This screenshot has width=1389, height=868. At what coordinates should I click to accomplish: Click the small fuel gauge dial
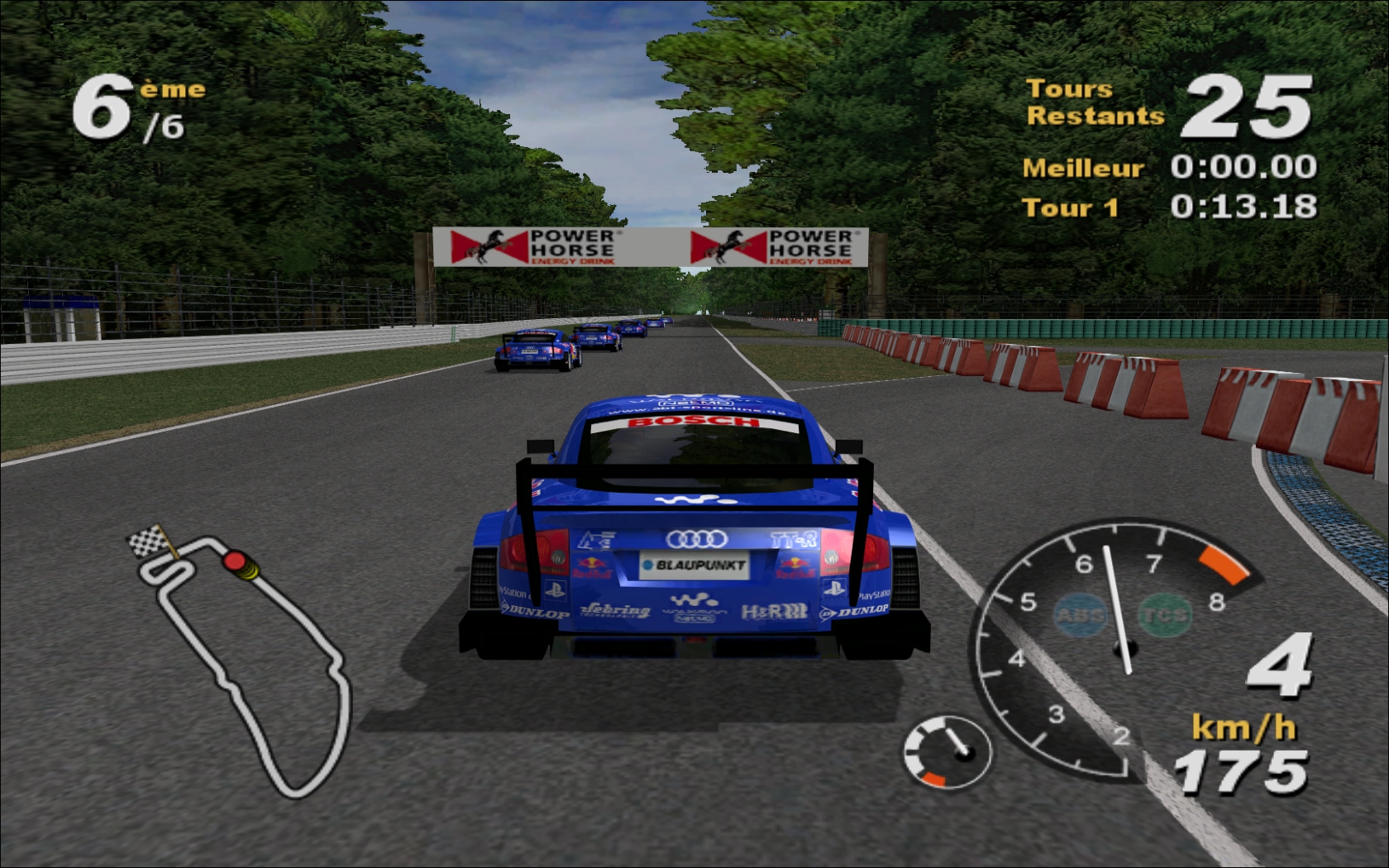[x=947, y=751]
